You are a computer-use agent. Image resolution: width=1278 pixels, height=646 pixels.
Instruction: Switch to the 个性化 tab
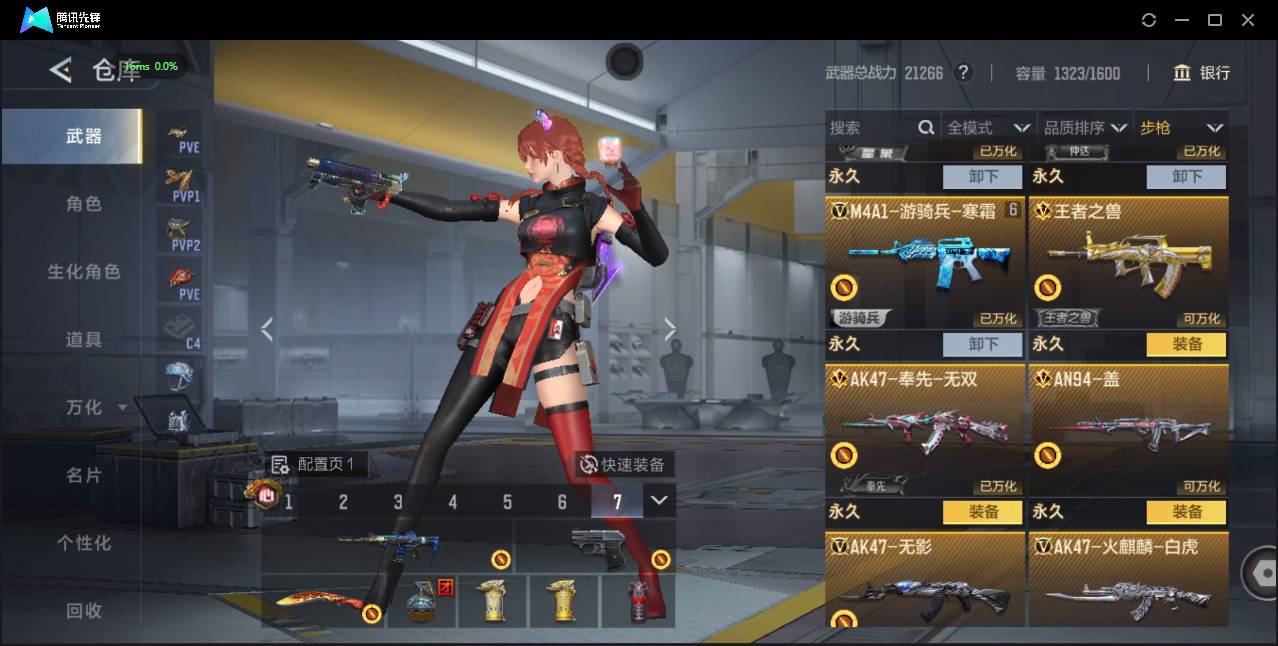pos(84,543)
